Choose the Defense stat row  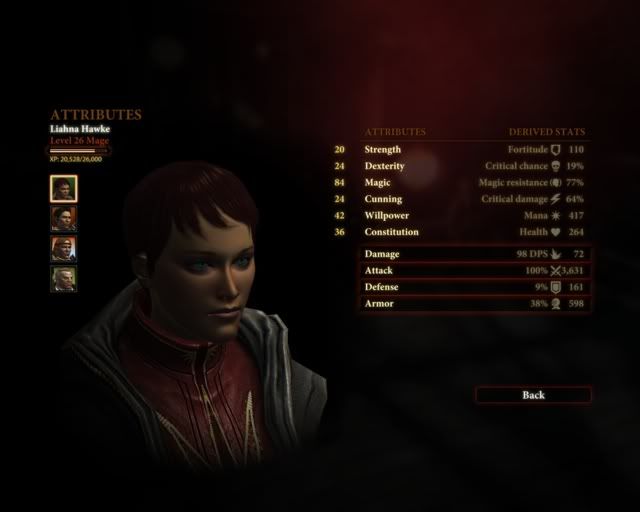[x=476, y=287]
